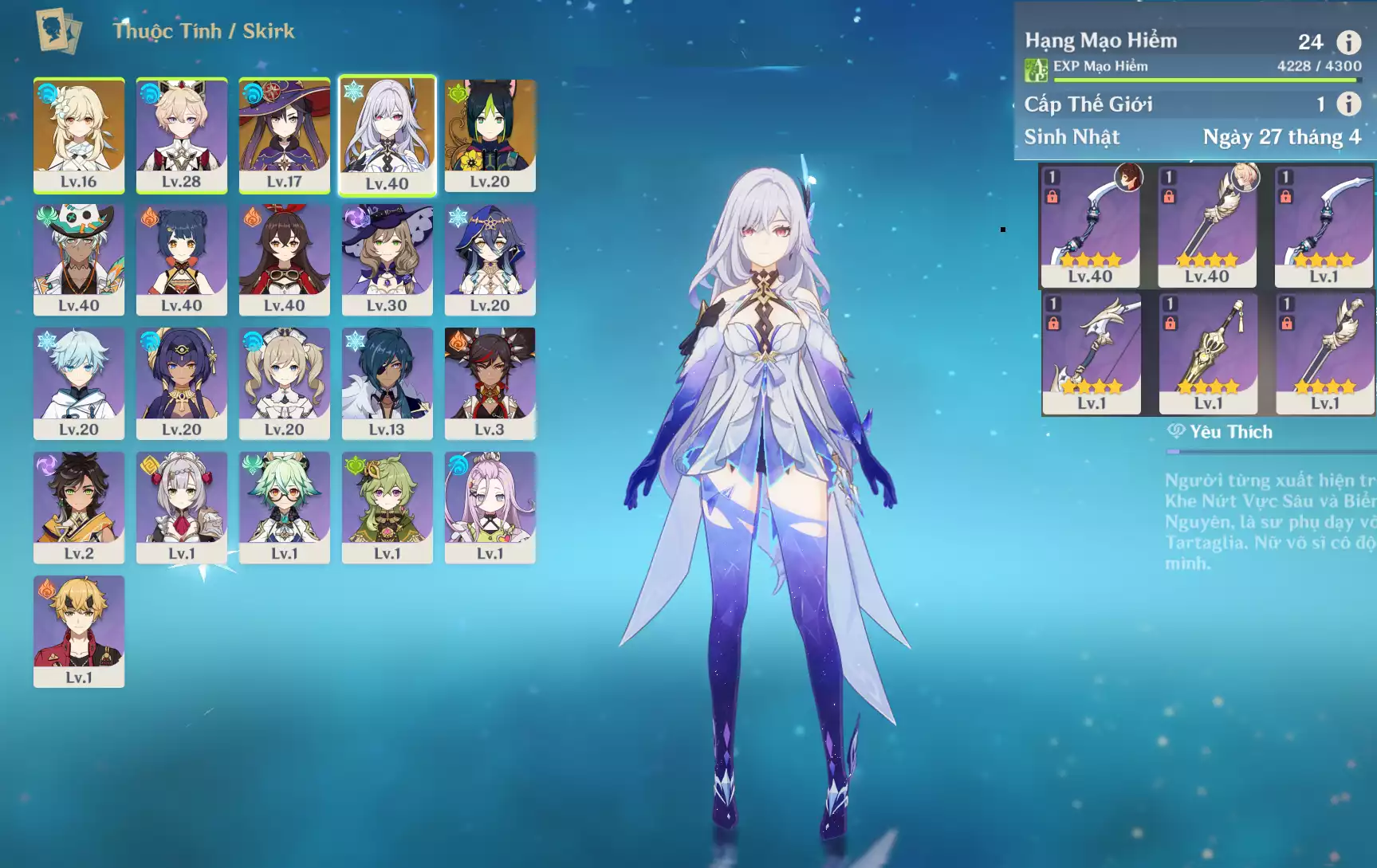The width and height of the screenshot is (1377, 868).
Task: Choose Mona's Lv.17 portrait
Action: coord(284,135)
